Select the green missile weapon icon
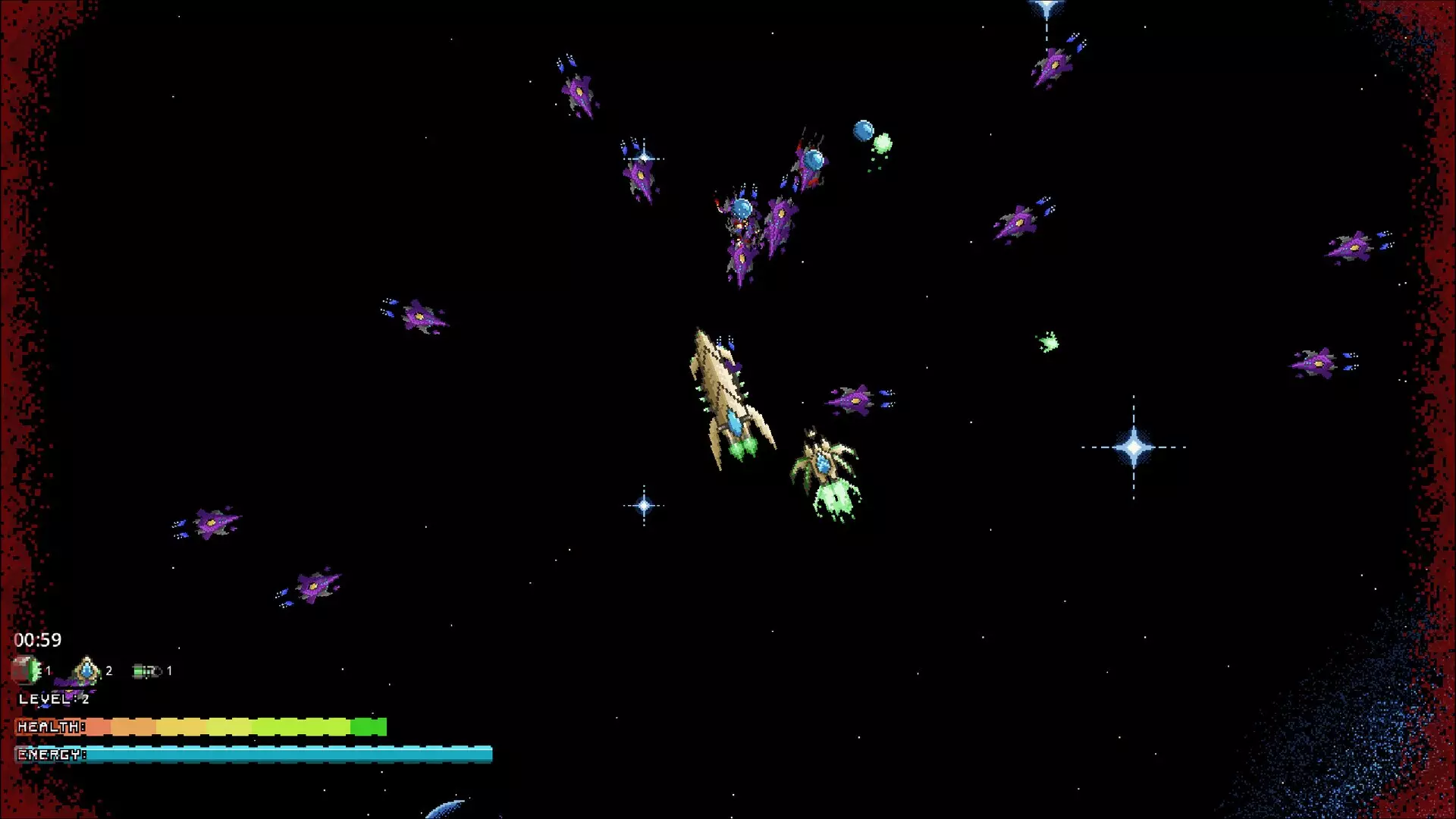Image resolution: width=1456 pixels, height=819 pixels. [146, 671]
